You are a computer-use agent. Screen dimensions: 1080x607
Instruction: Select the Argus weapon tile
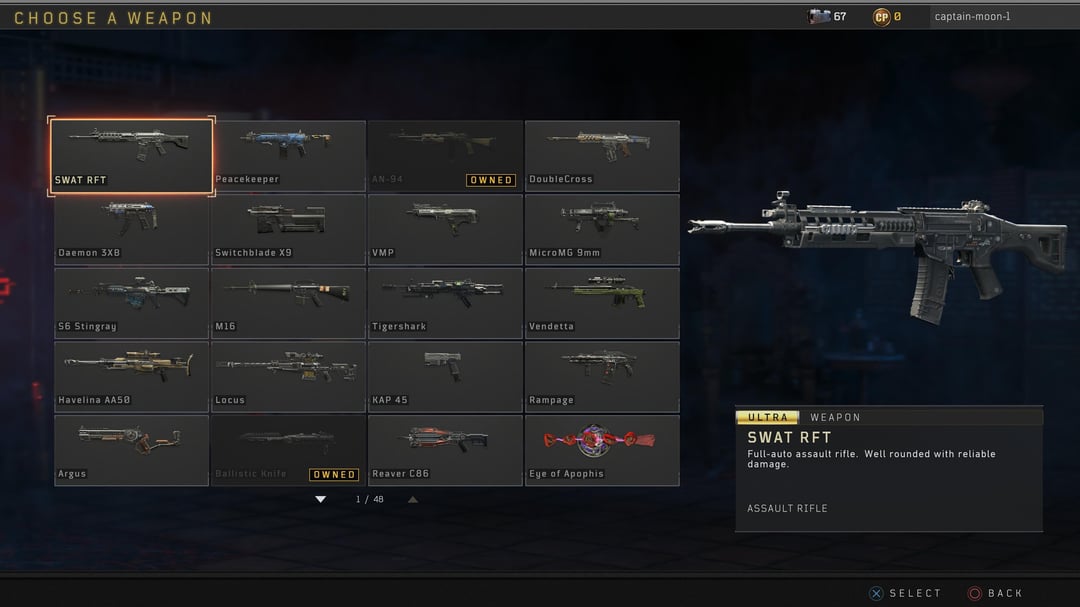tap(131, 450)
